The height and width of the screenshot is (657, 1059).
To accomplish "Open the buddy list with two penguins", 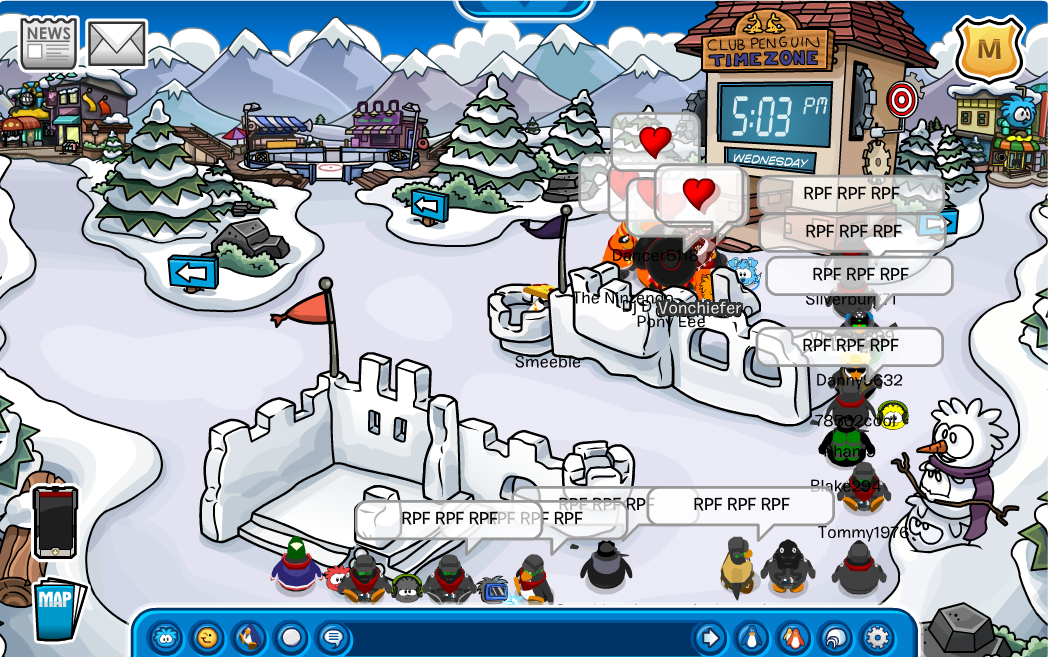I will 793,637.
